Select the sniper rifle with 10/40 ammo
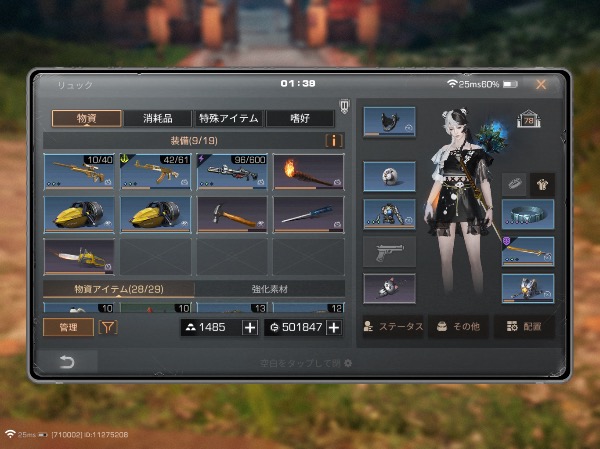 point(79,171)
